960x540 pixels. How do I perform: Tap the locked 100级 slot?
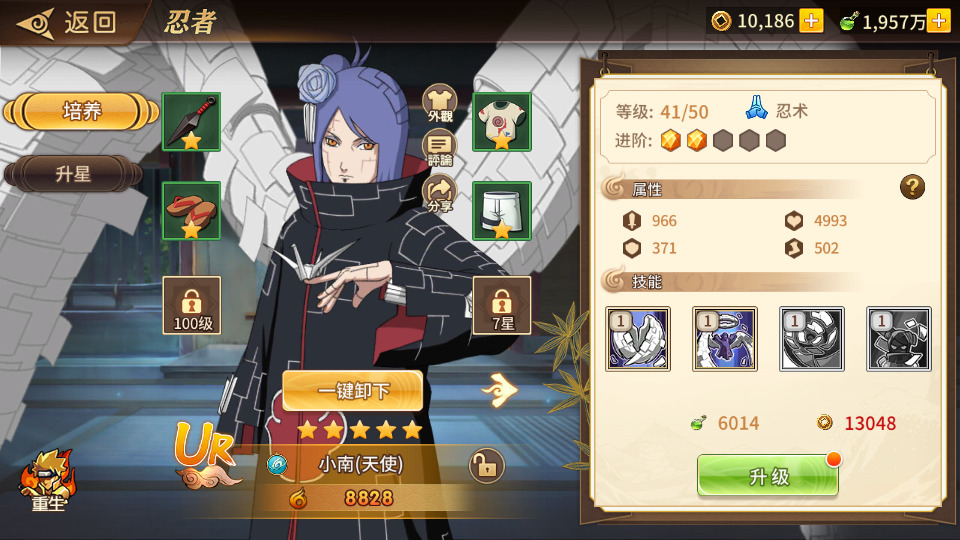click(x=191, y=305)
